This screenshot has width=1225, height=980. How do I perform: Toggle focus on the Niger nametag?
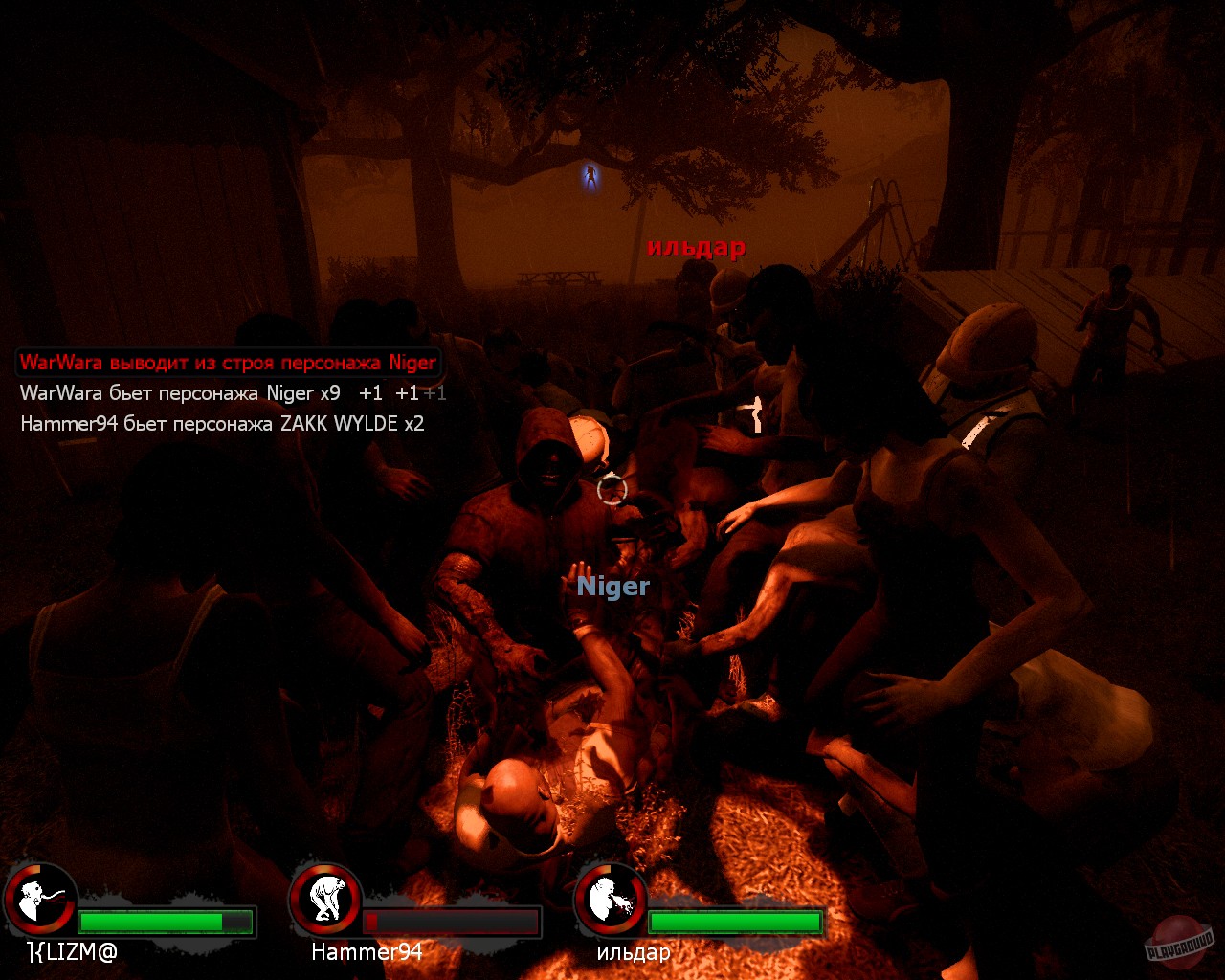pyautogui.click(x=614, y=587)
